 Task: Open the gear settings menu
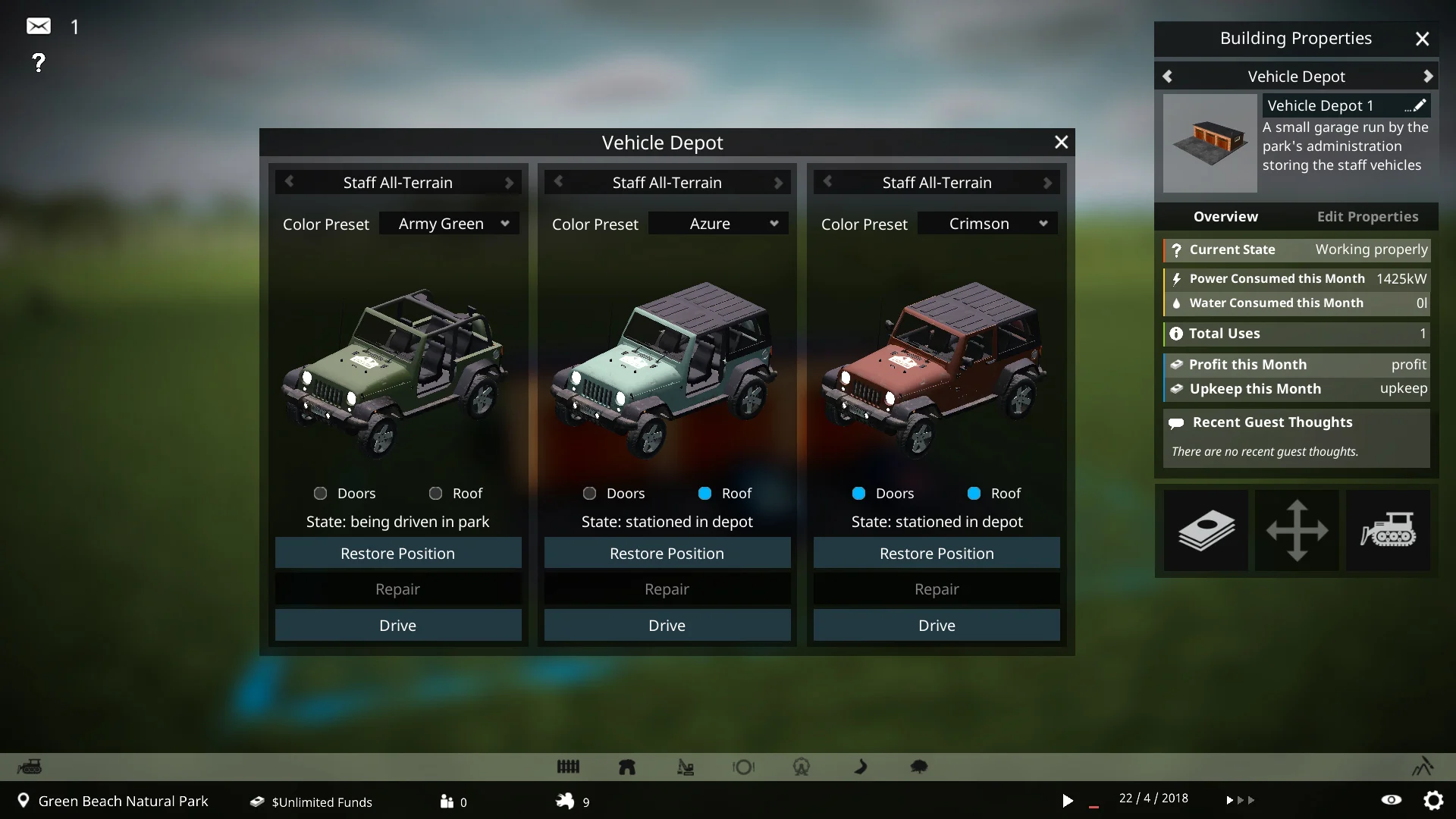(x=1433, y=800)
